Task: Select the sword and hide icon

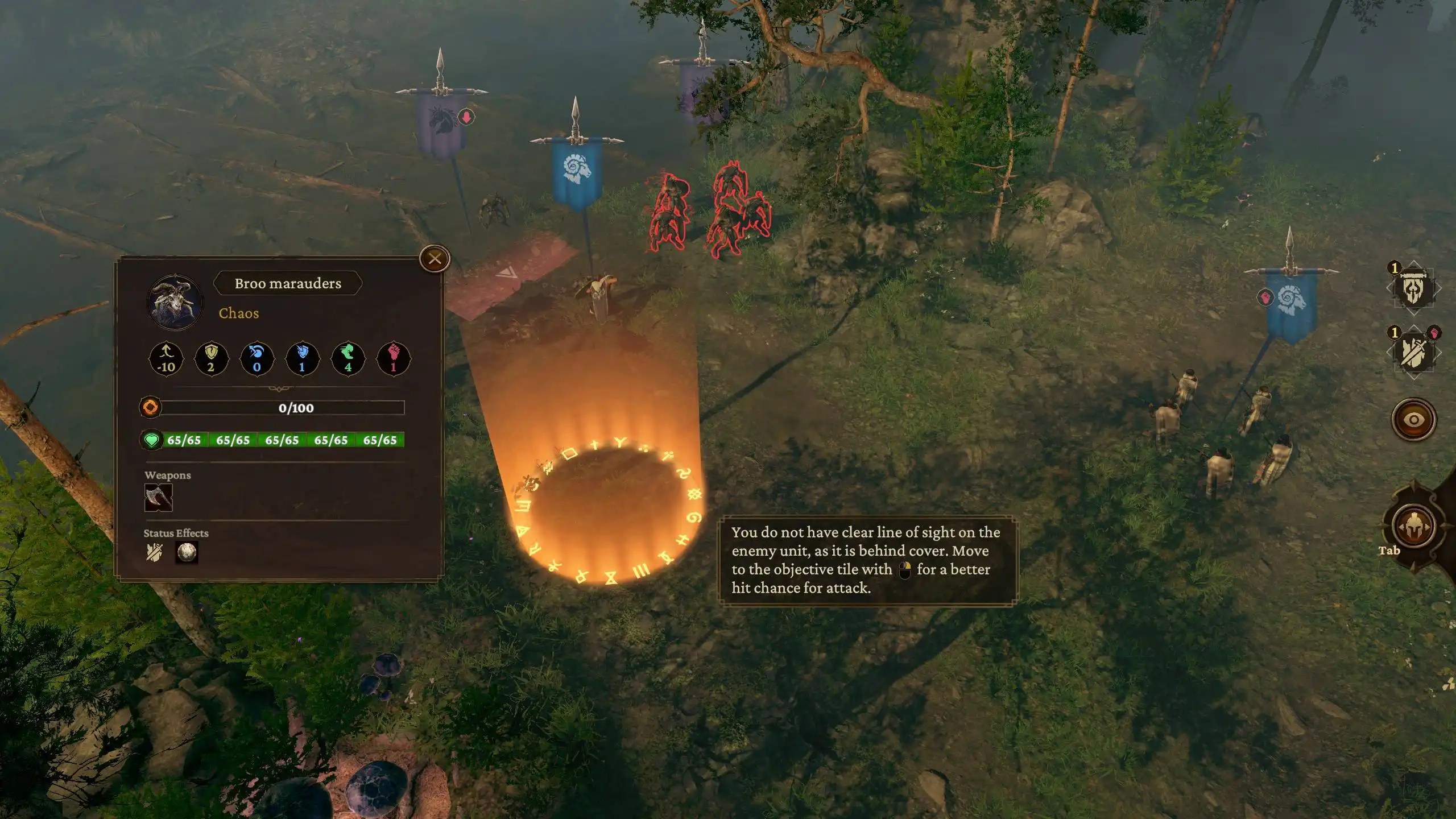Action: [x=1413, y=353]
